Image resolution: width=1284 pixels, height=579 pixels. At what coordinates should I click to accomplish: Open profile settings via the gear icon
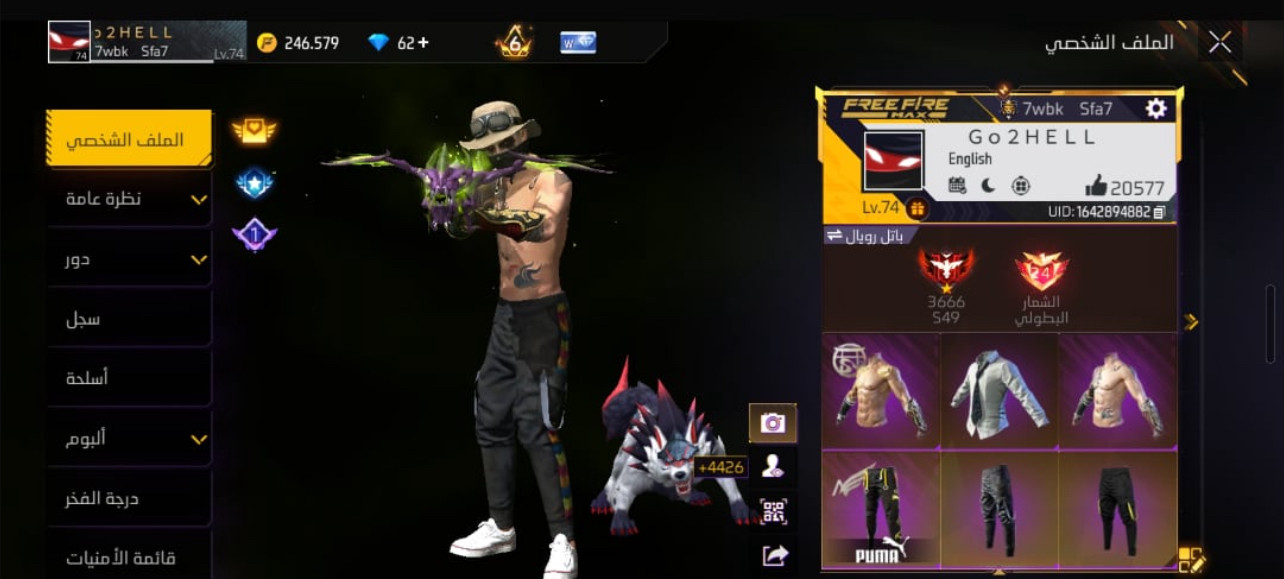[1156, 108]
